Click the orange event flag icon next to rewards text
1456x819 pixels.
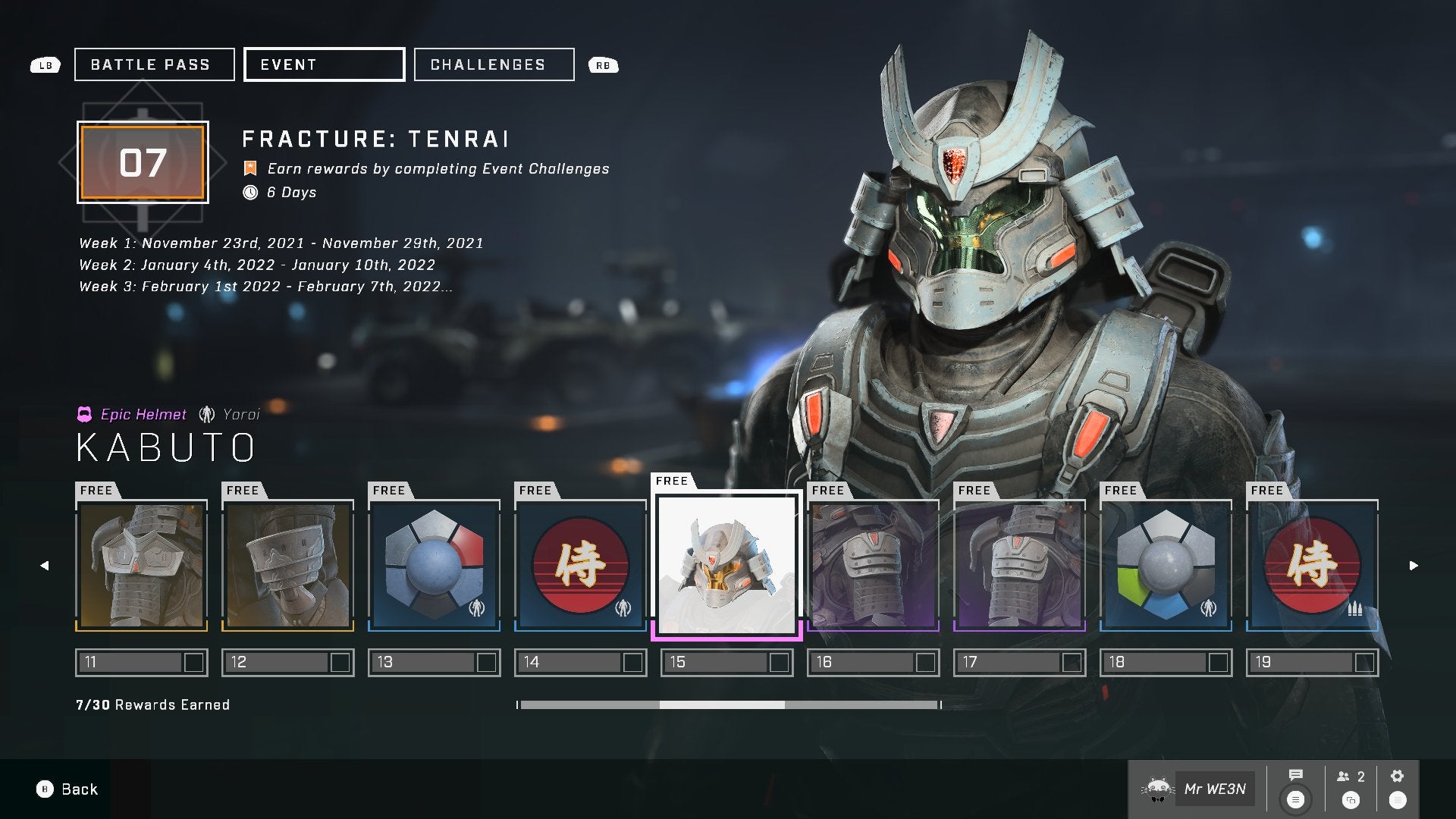click(250, 168)
